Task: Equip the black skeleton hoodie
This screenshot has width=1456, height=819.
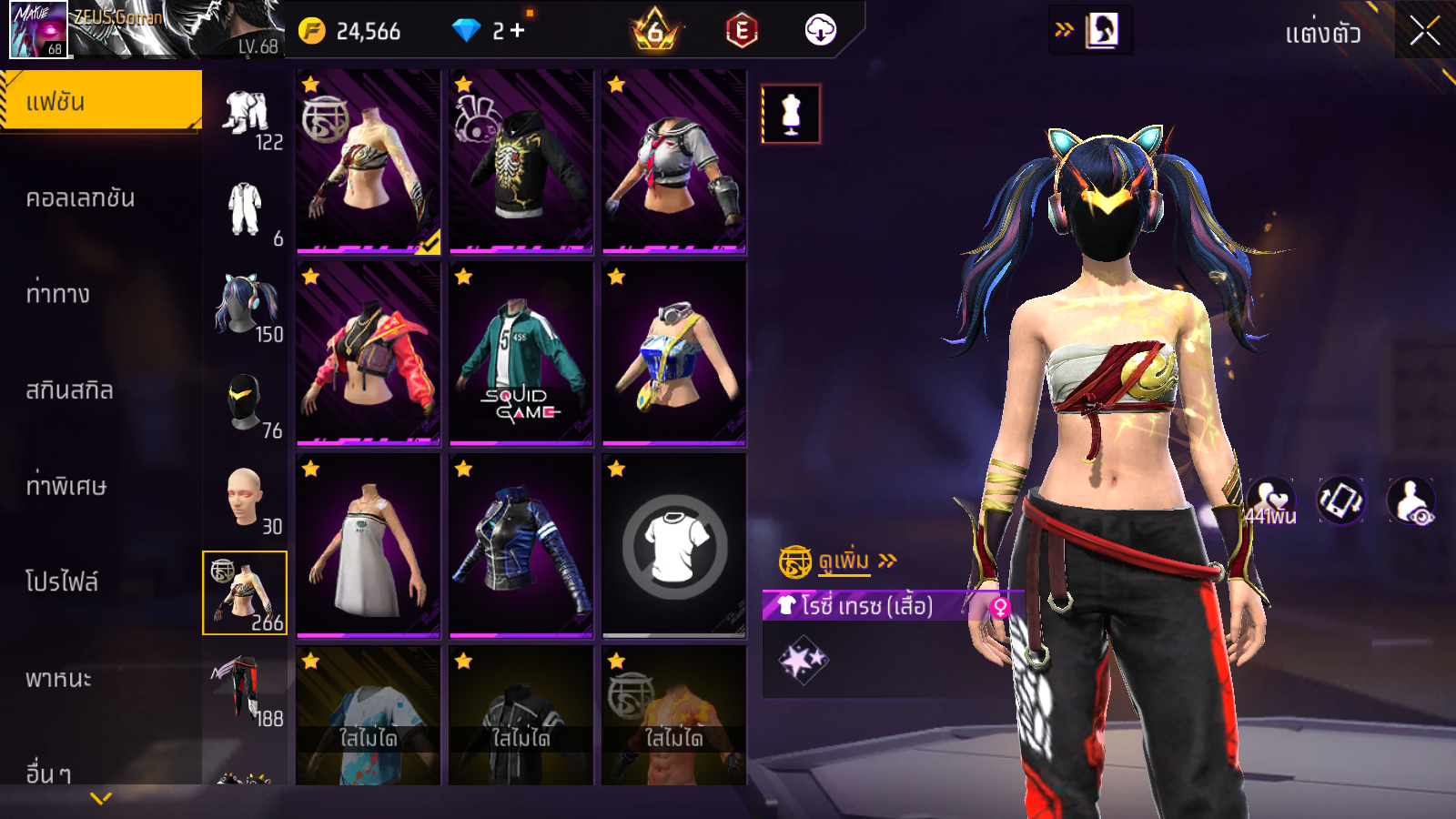Action: (x=521, y=161)
